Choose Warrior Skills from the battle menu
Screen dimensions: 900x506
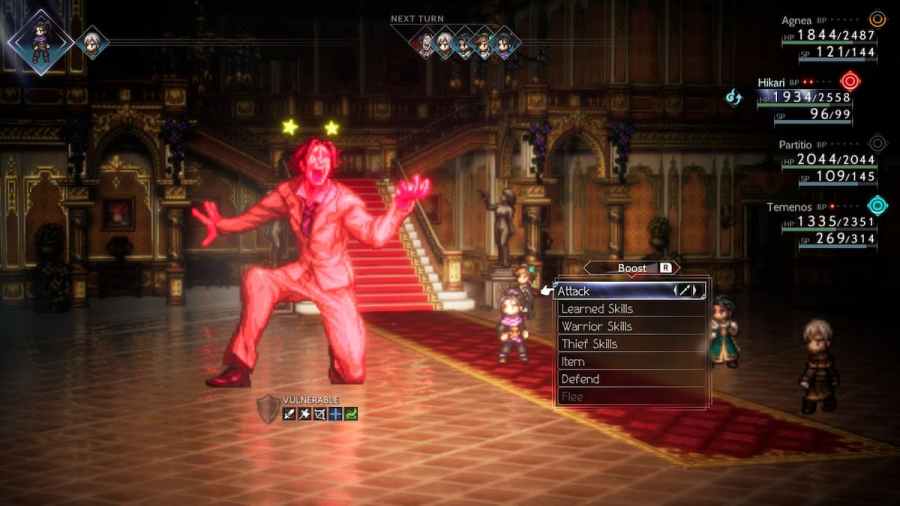click(631, 326)
